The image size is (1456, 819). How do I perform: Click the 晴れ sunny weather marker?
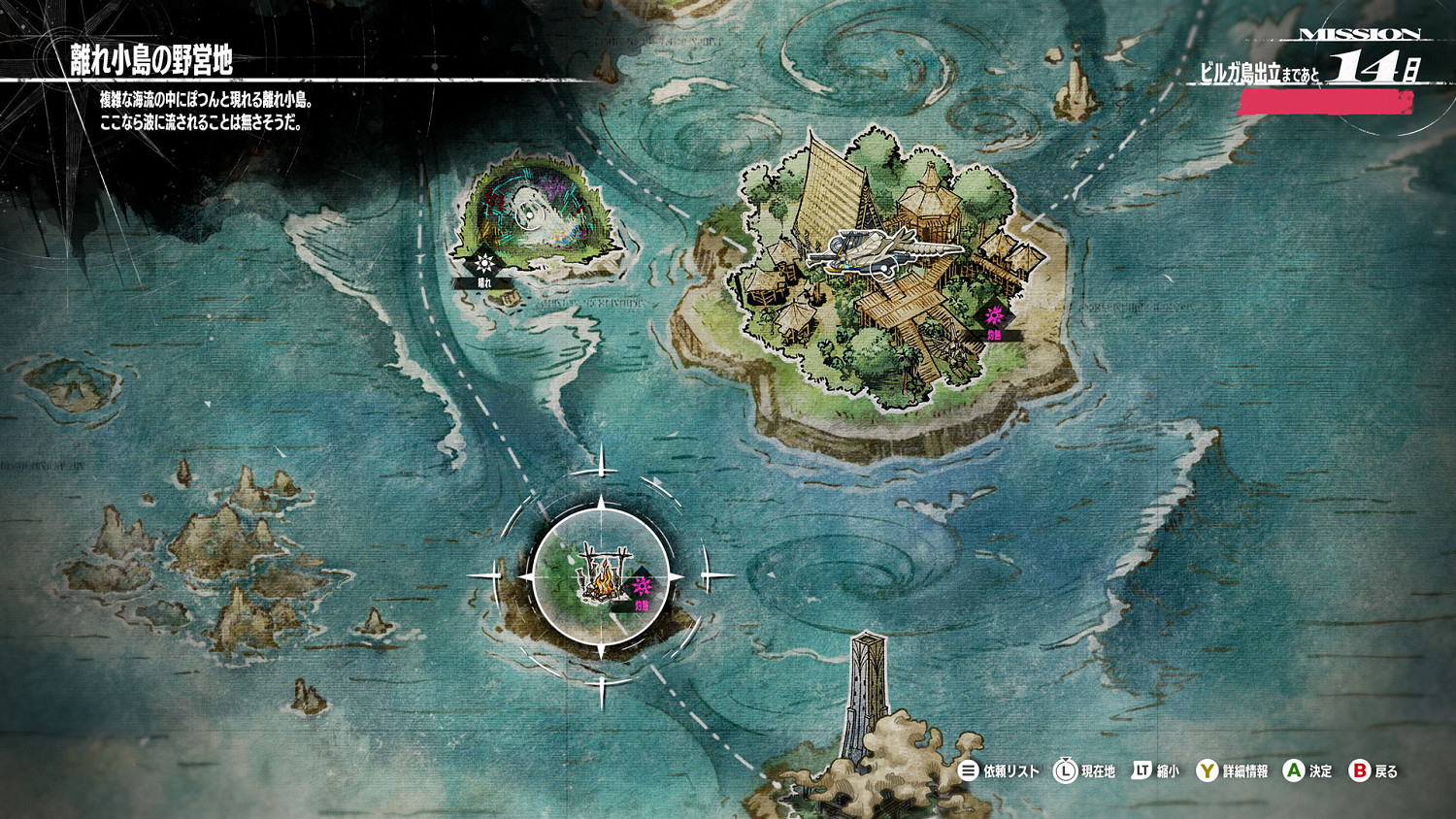click(x=484, y=264)
